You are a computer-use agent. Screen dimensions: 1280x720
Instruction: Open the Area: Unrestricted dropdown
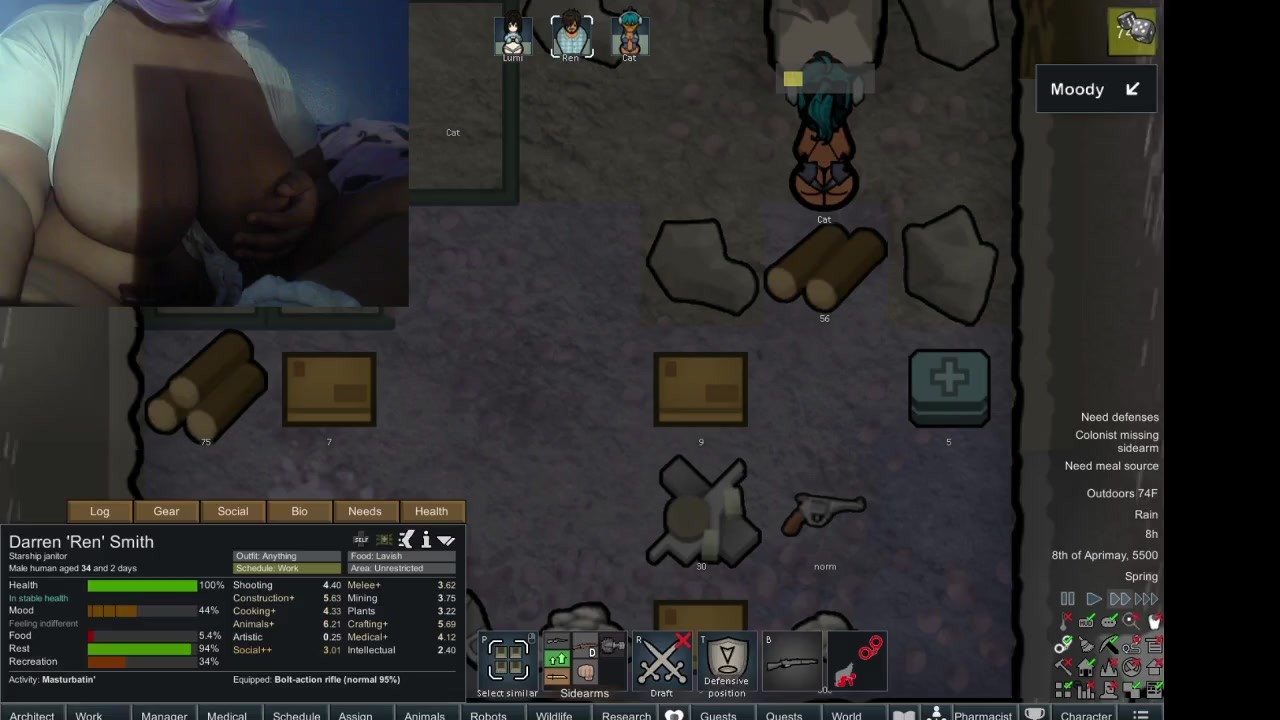click(x=400, y=568)
